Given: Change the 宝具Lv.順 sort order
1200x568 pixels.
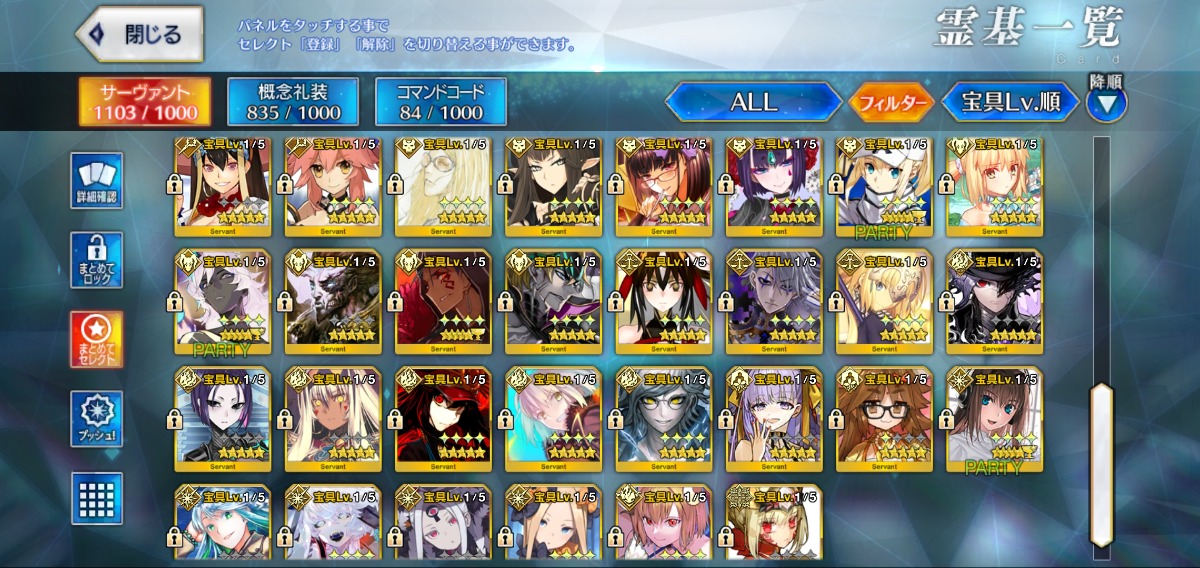Looking at the screenshot, I should 1010,102.
